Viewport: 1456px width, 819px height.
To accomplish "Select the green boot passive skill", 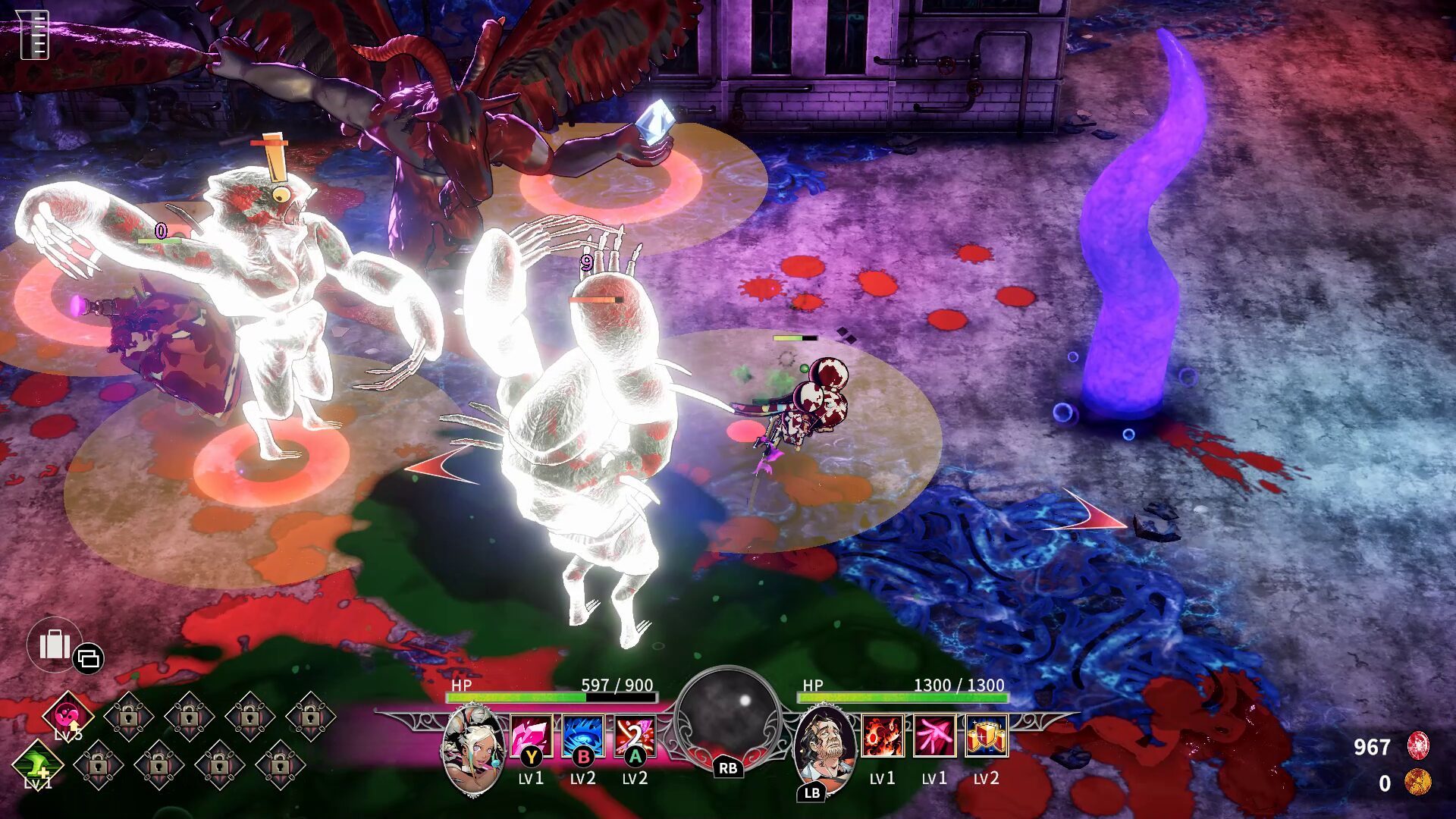I will (38, 762).
